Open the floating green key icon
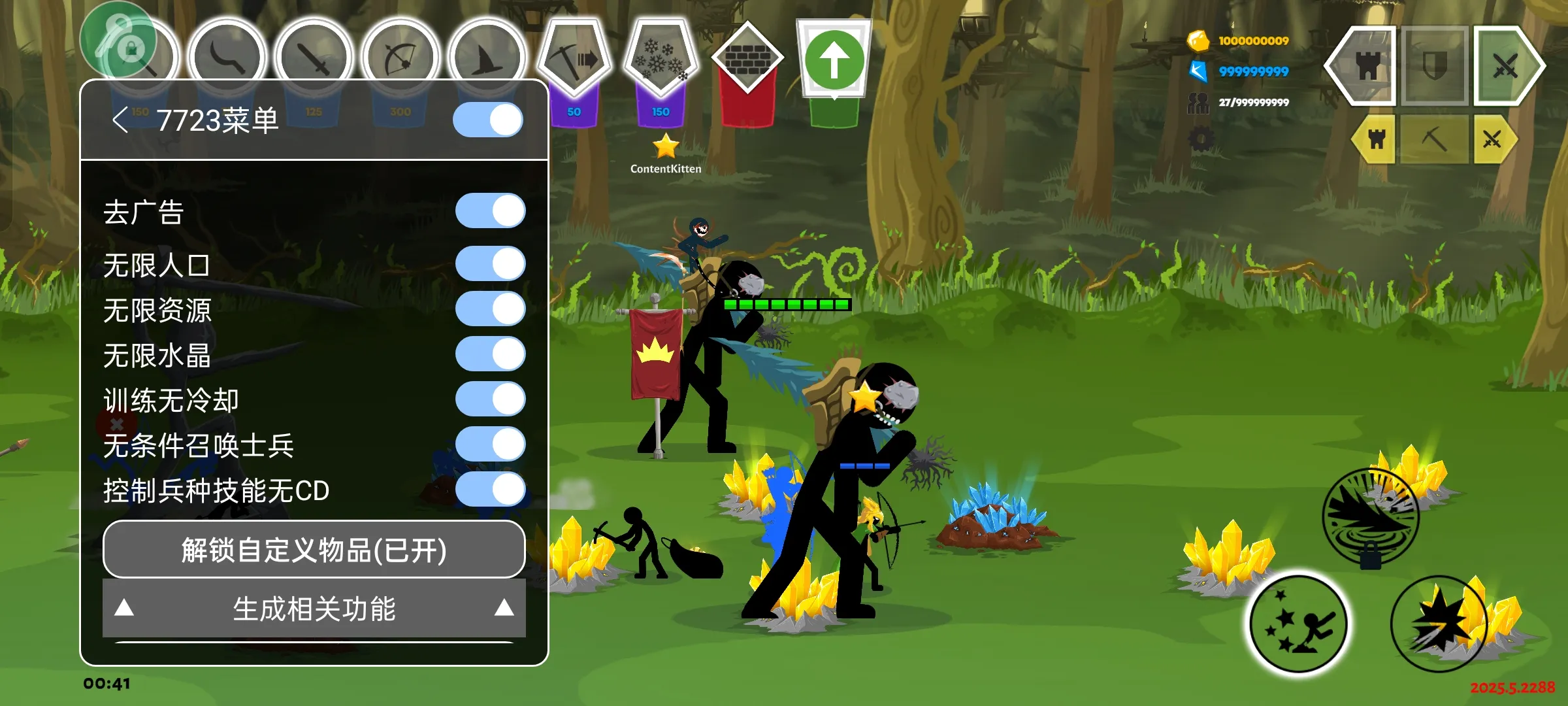This screenshot has height=706, width=1568. pos(118,39)
